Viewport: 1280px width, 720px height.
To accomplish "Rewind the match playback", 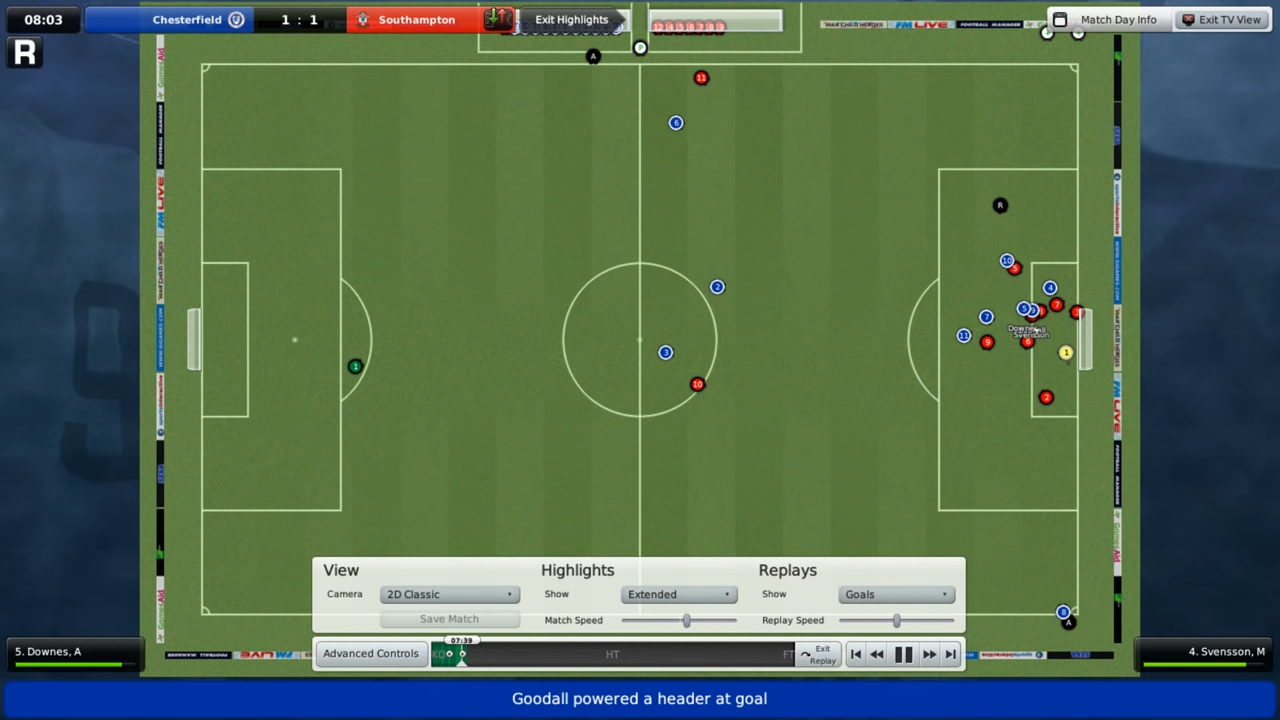I will coord(877,654).
